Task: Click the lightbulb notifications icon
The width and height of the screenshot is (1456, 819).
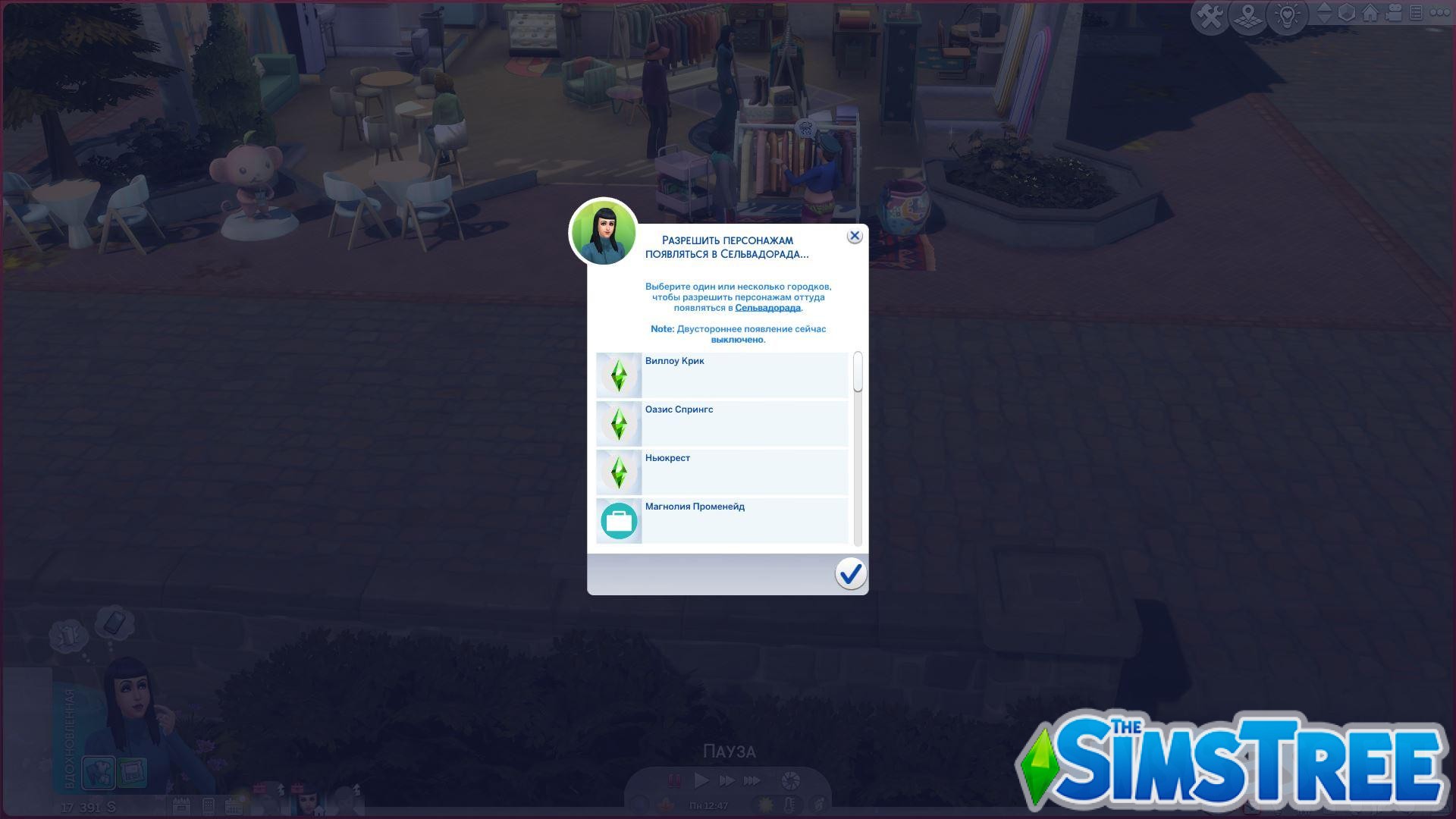Action: pos(1287,15)
